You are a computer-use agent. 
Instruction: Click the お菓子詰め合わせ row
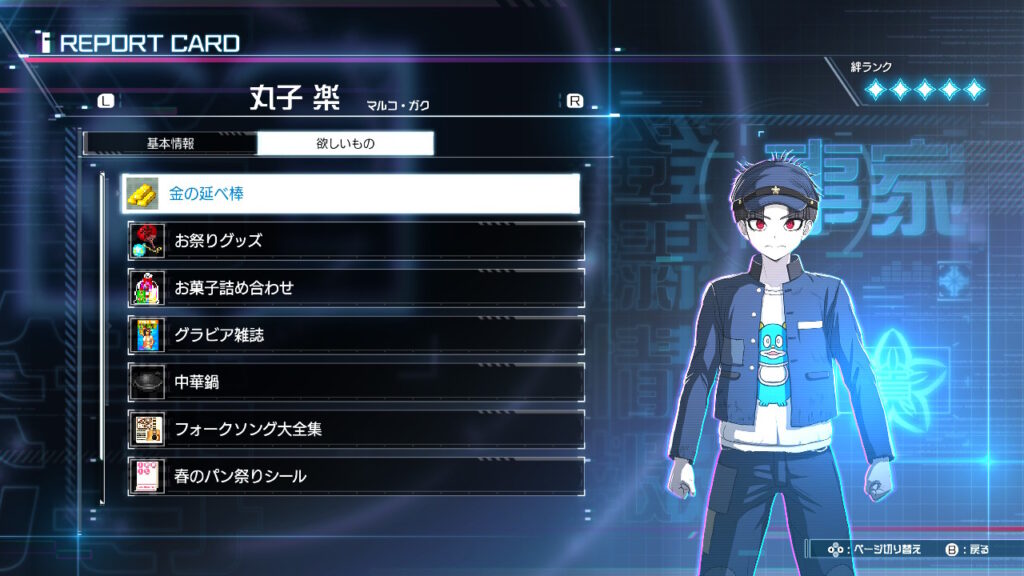coord(355,288)
